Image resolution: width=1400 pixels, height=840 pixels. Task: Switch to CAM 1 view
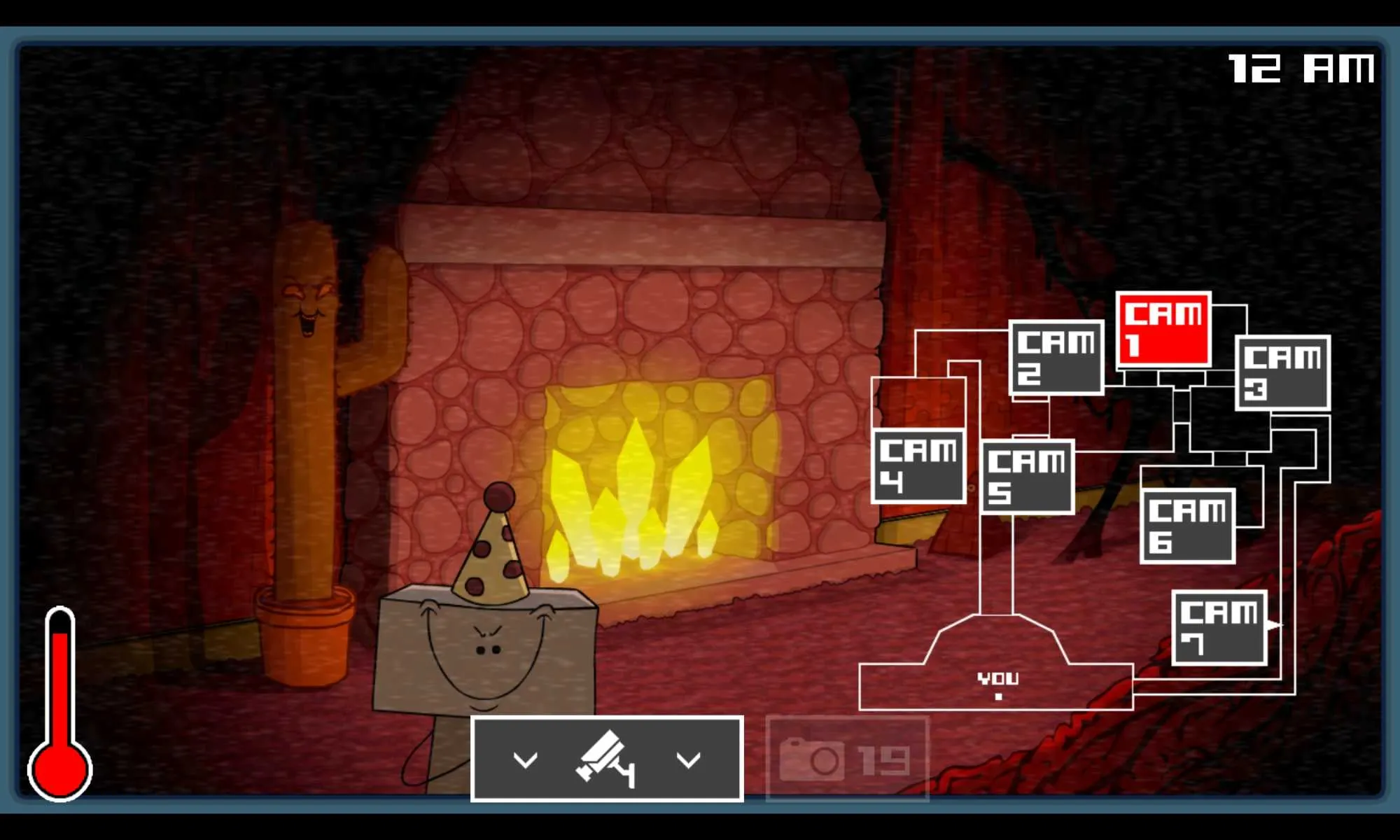pyautogui.click(x=1163, y=330)
